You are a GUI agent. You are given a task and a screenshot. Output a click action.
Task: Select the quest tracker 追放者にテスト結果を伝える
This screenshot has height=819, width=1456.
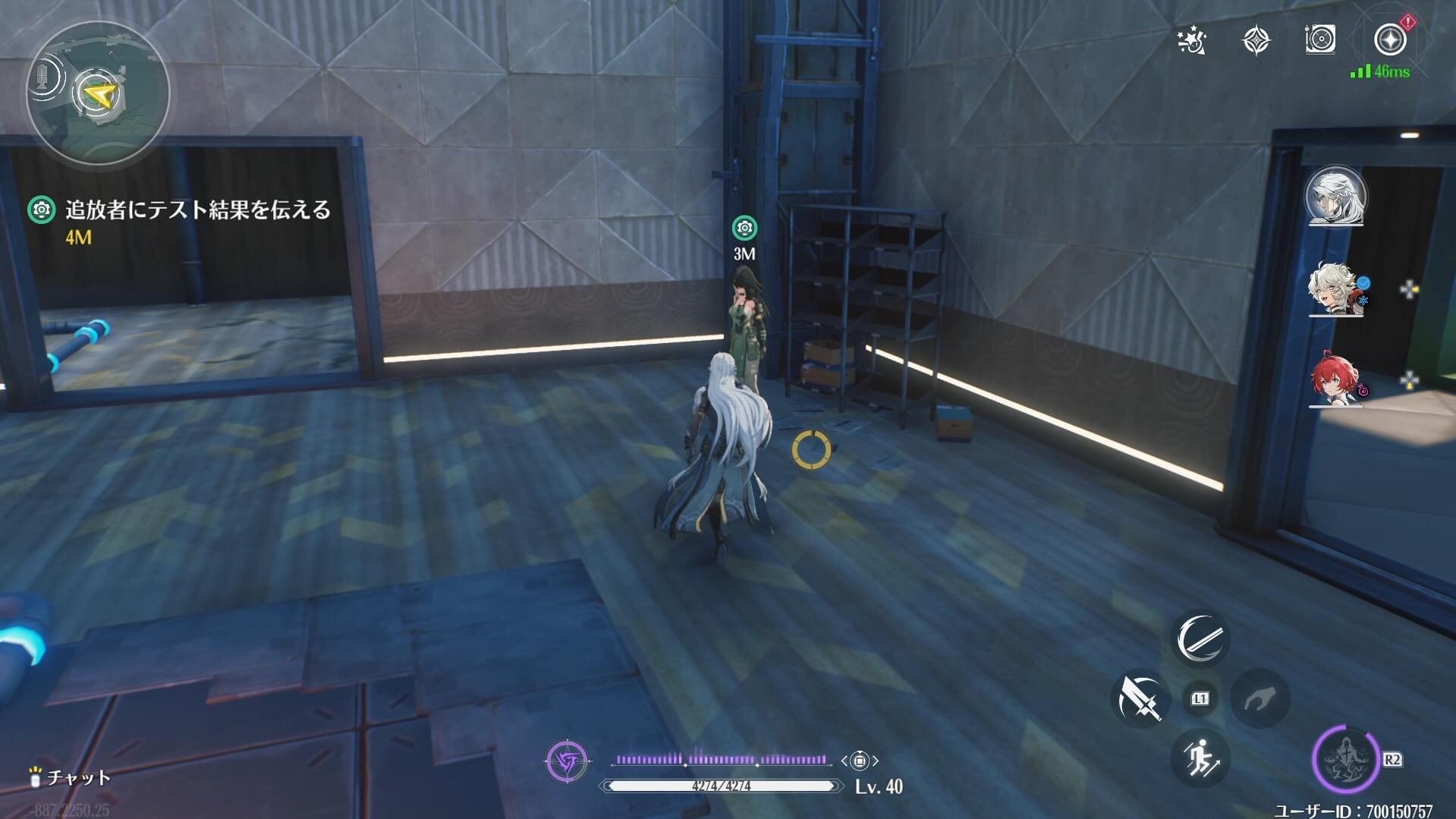[197, 210]
